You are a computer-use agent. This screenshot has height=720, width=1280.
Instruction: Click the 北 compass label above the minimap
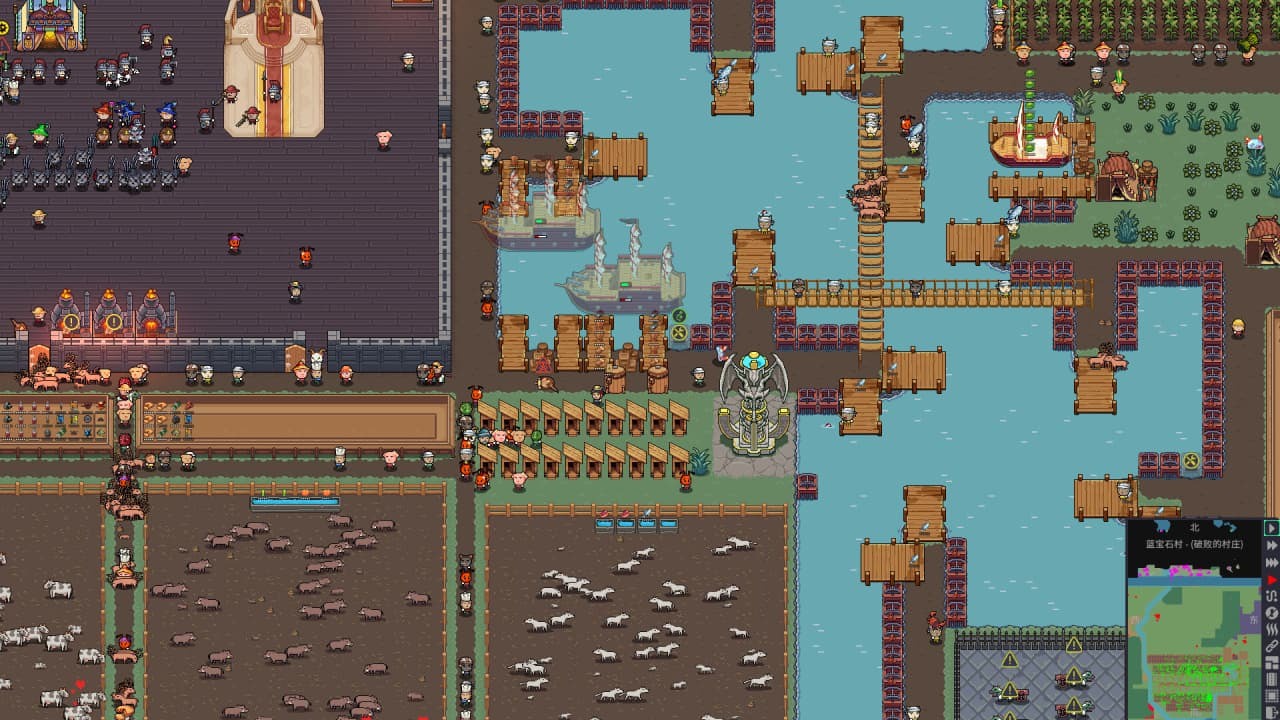pyautogui.click(x=1194, y=526)
